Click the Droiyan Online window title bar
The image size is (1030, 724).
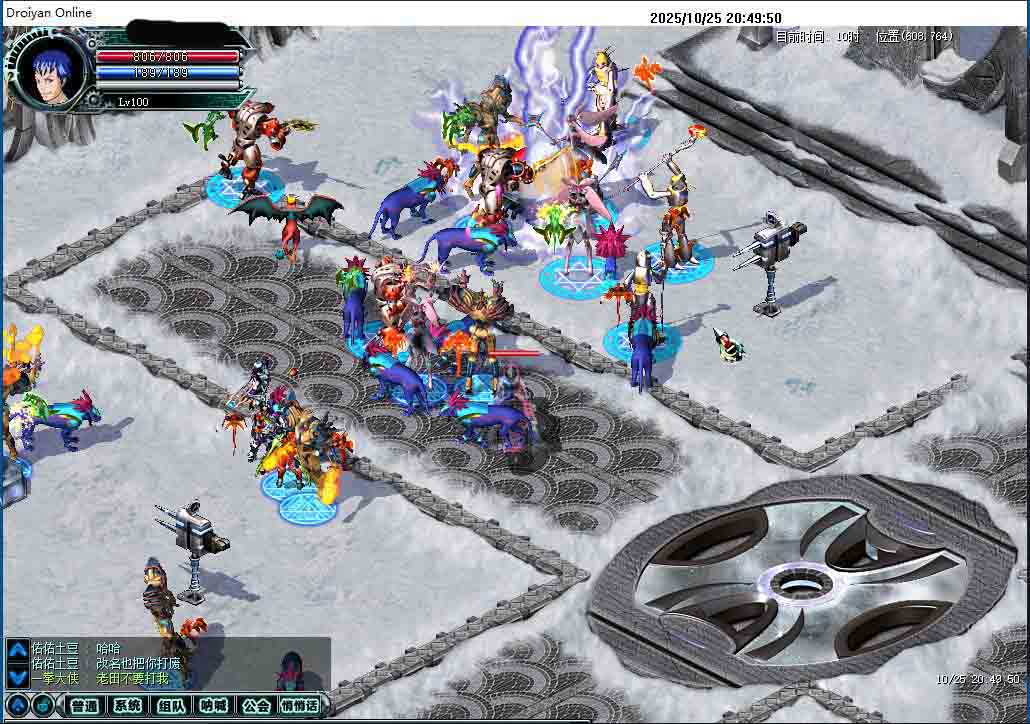(300, 12)
